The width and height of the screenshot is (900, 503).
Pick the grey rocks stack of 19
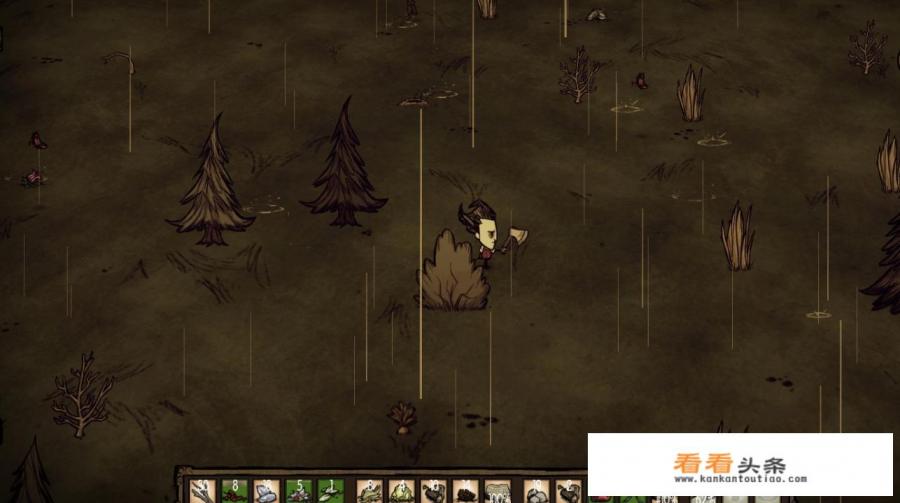[x=536, y=491]
